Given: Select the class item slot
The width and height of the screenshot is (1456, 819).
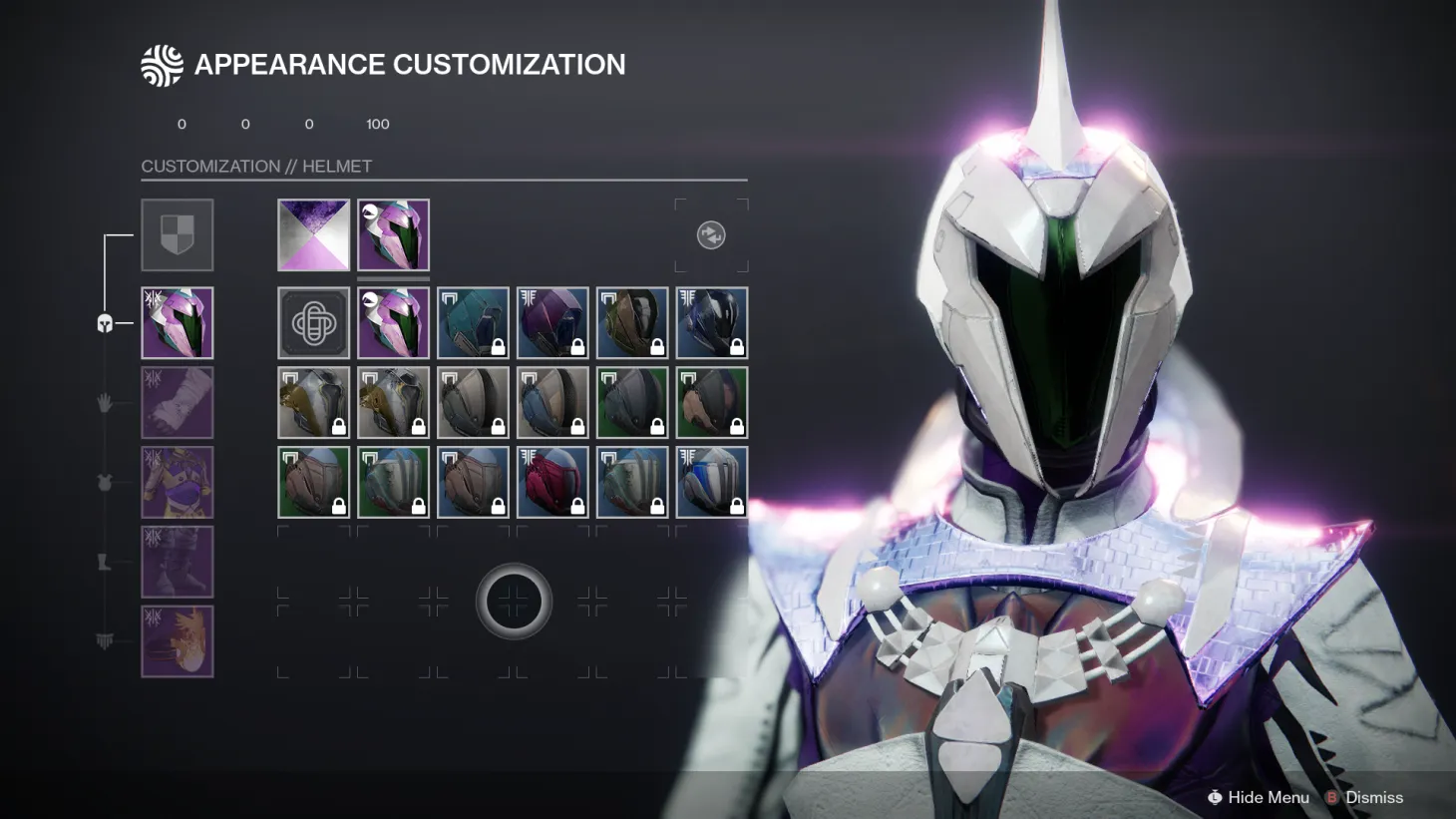Looking at the screenshot, I should 178,641.
